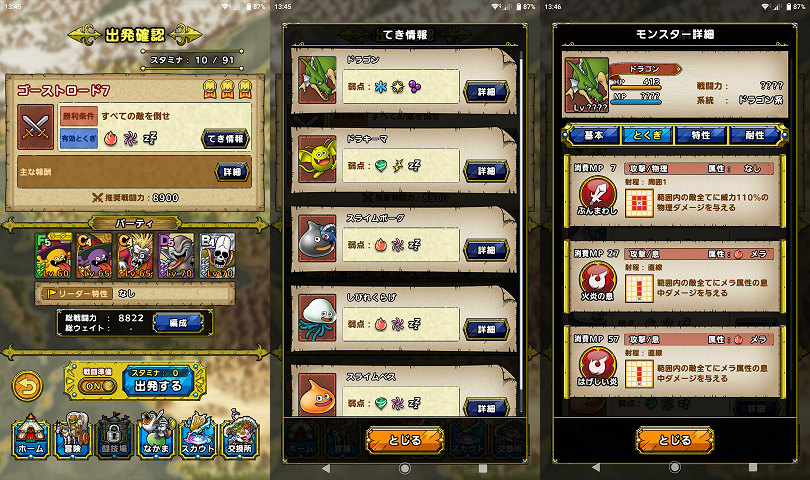Viewport: 810px width, 480px height.
Task: Start the quest with 出発する
Action: coord(158,385)
